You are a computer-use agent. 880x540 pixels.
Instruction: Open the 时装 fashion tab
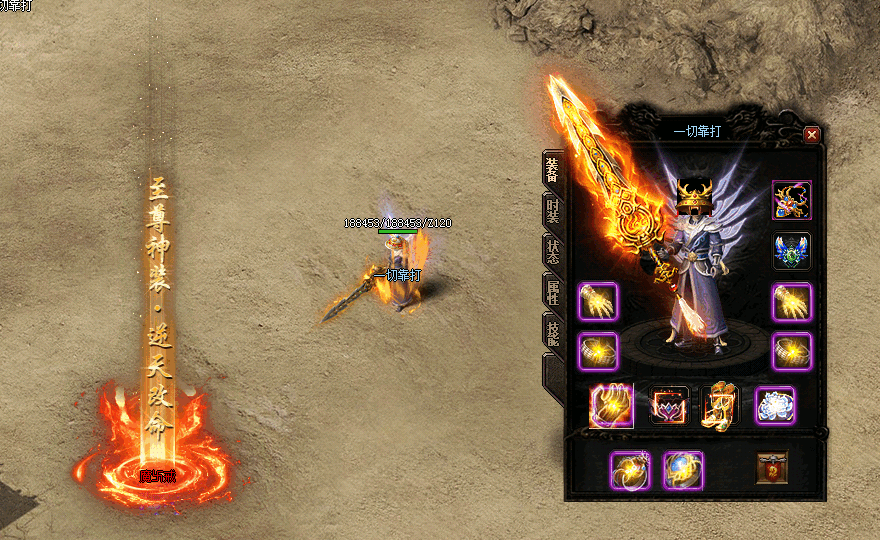[552, 210]
